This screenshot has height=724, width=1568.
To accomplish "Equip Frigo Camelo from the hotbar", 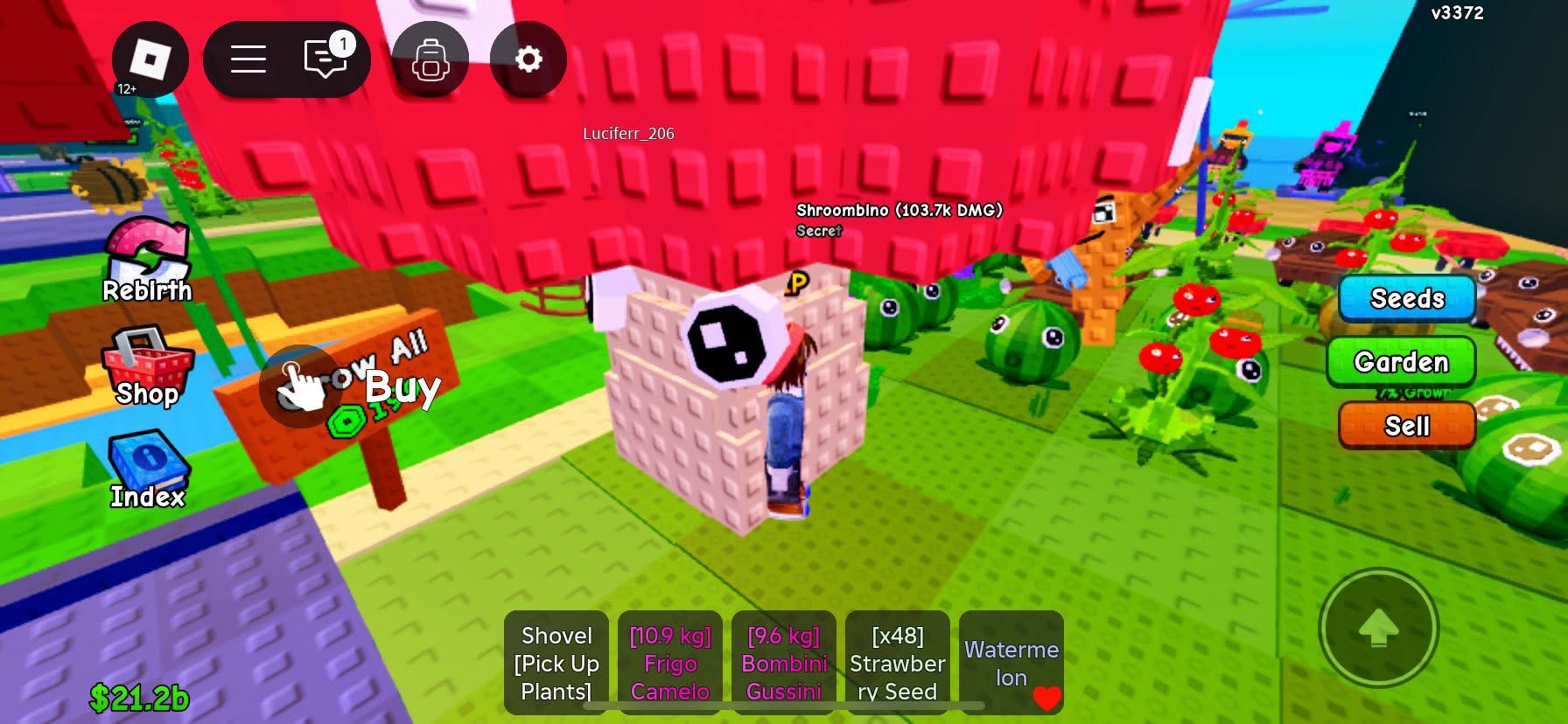I will point(670,663).
